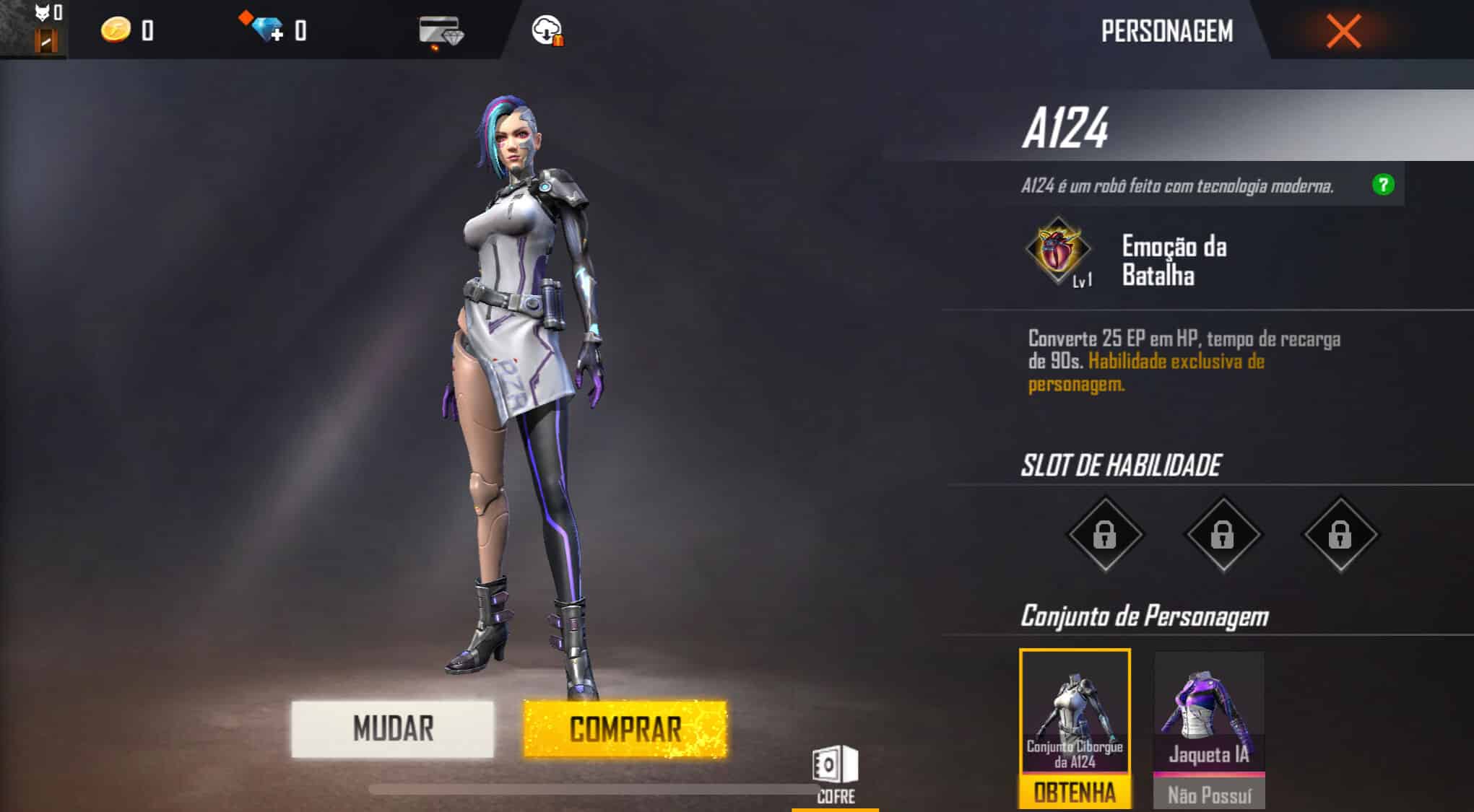Screen dimensions: 1474x812
Task: Close the character screen with the X
Action: tap(1342, 32)
